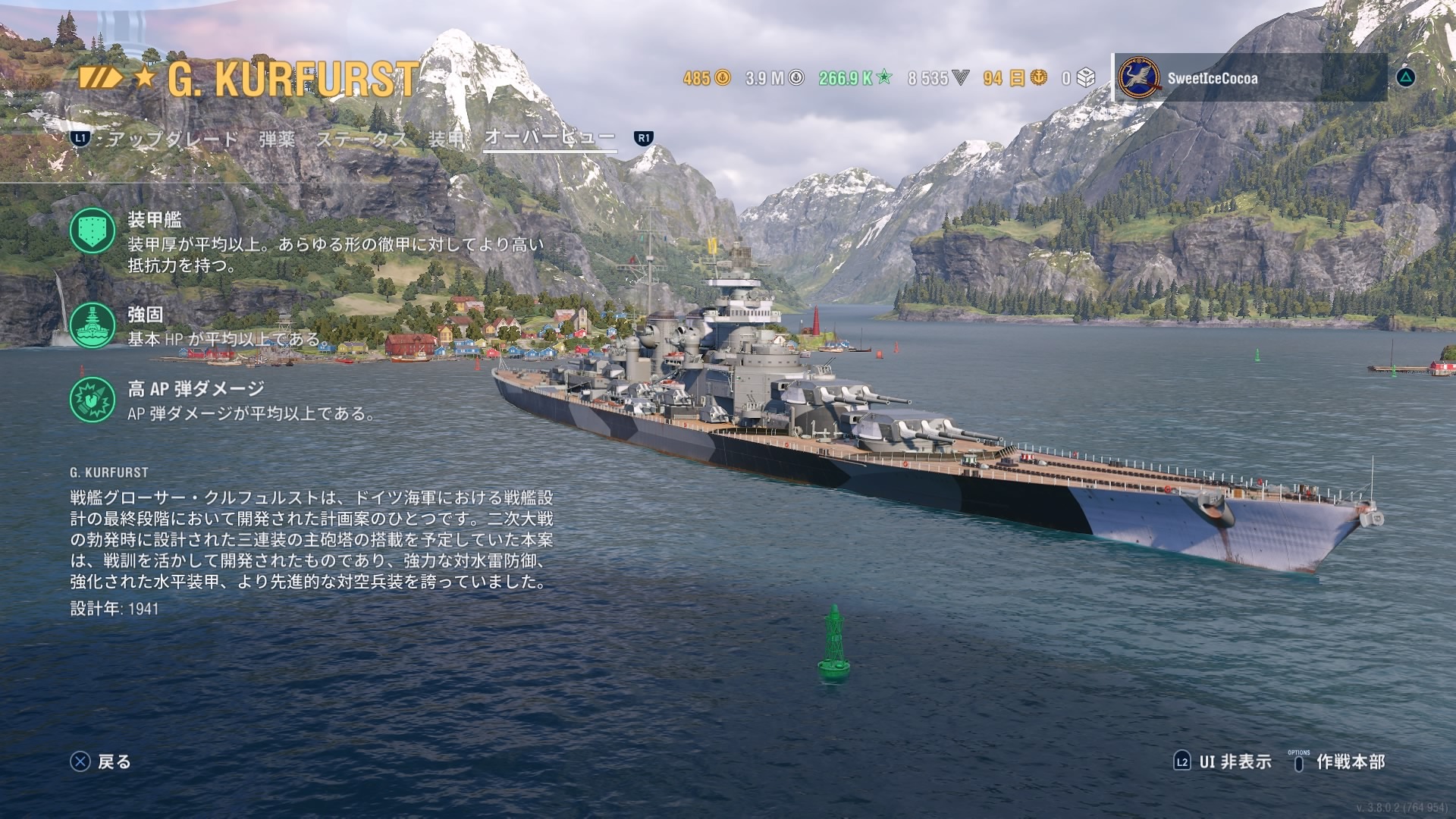
Task: Select the 装甲艦 shield trait icon
Action: [93, 231]
